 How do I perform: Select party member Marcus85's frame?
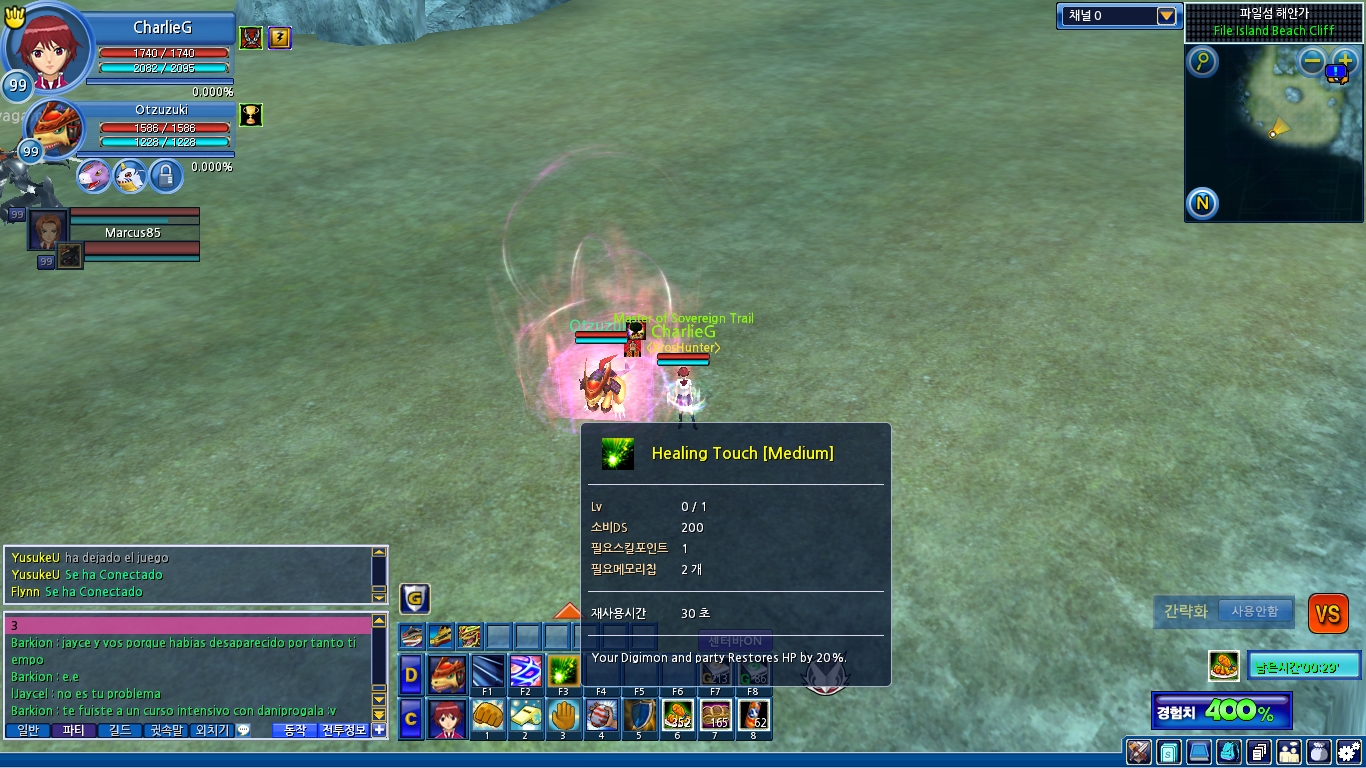[132, 232]
